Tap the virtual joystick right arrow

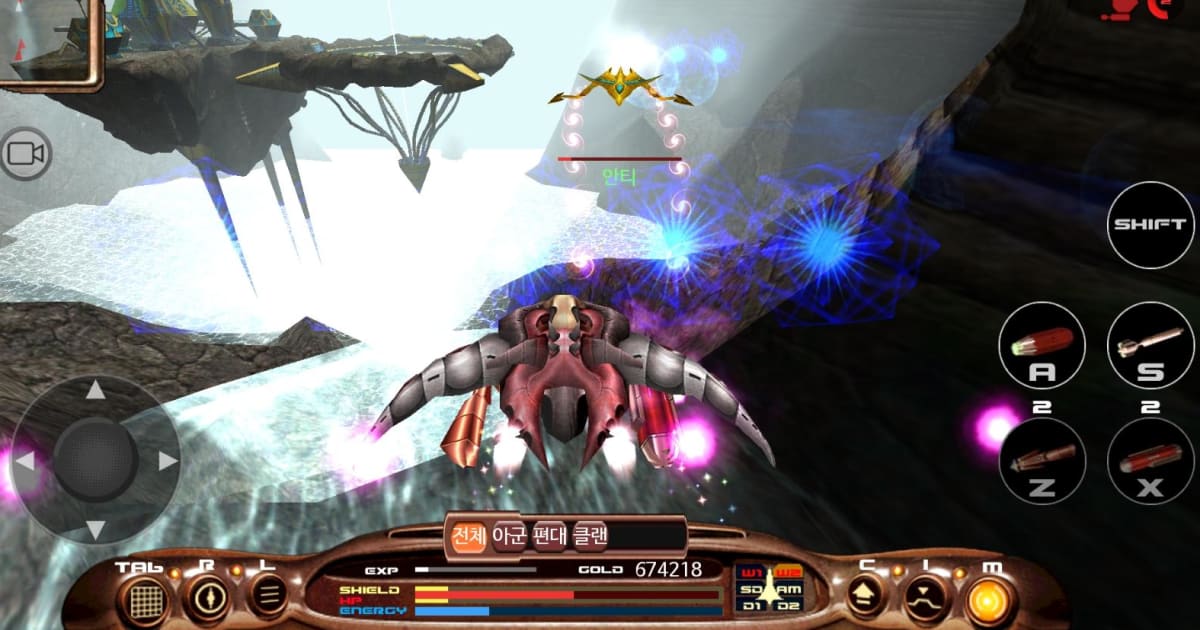pyautogui.click(x=167, y=461)
